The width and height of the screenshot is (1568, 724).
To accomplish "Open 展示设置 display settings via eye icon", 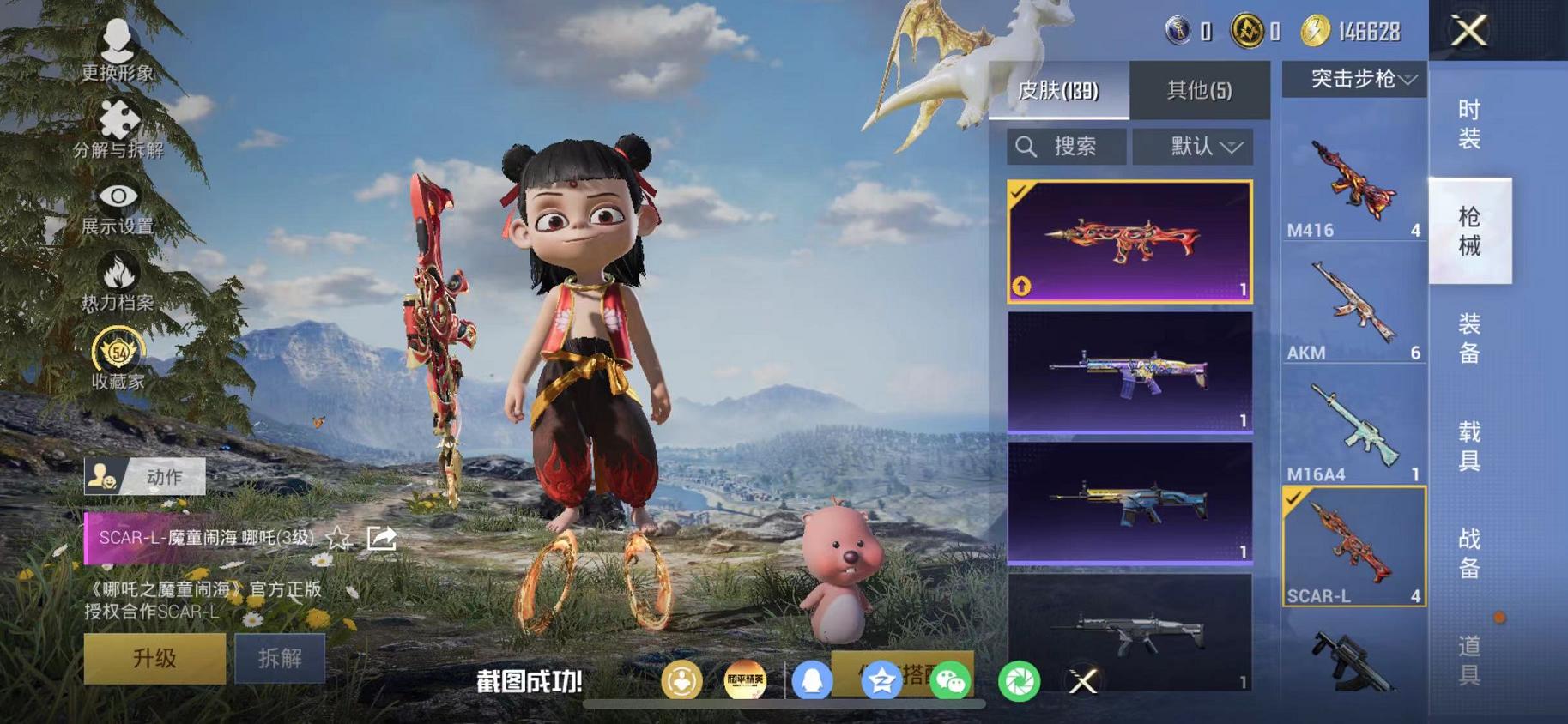I will pyautogui.click(x=118, y=195).
